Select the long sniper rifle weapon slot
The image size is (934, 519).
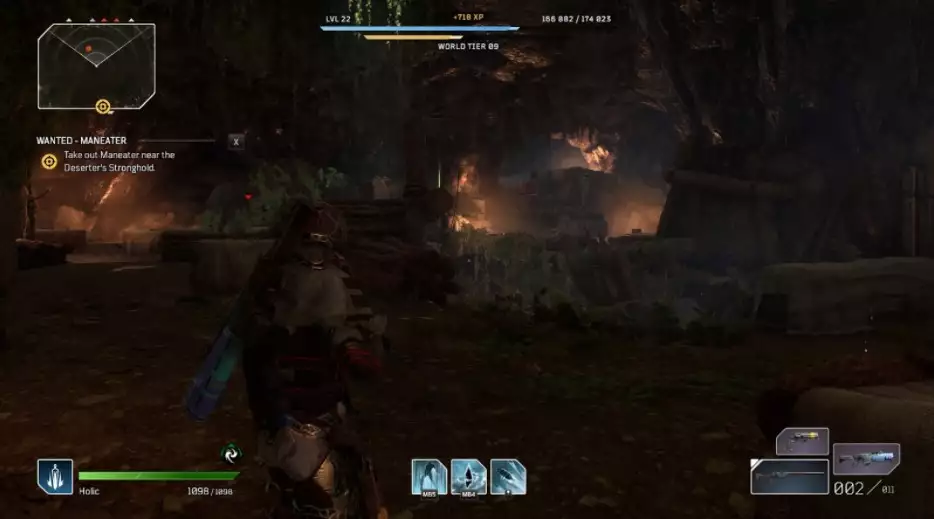(789, 477)
